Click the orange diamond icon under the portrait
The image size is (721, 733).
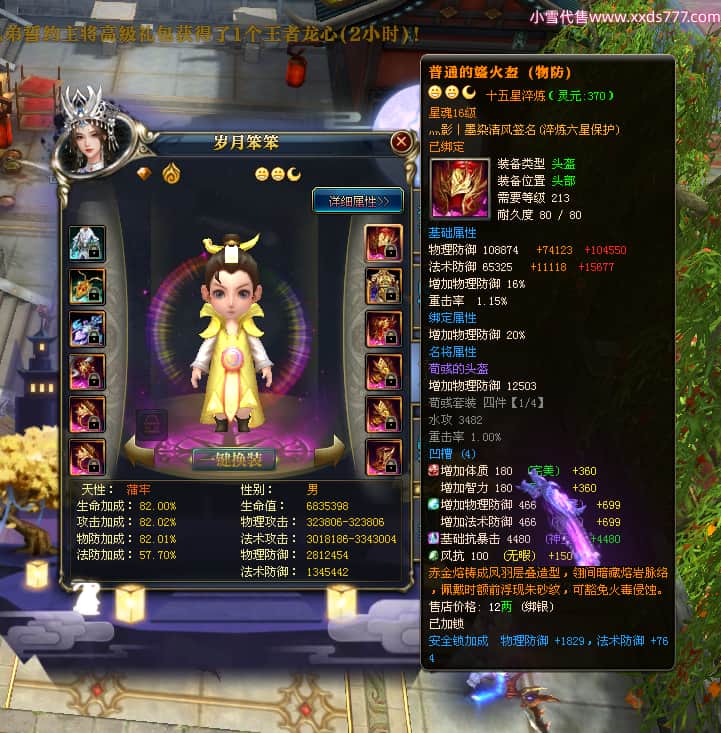point(144,173)
